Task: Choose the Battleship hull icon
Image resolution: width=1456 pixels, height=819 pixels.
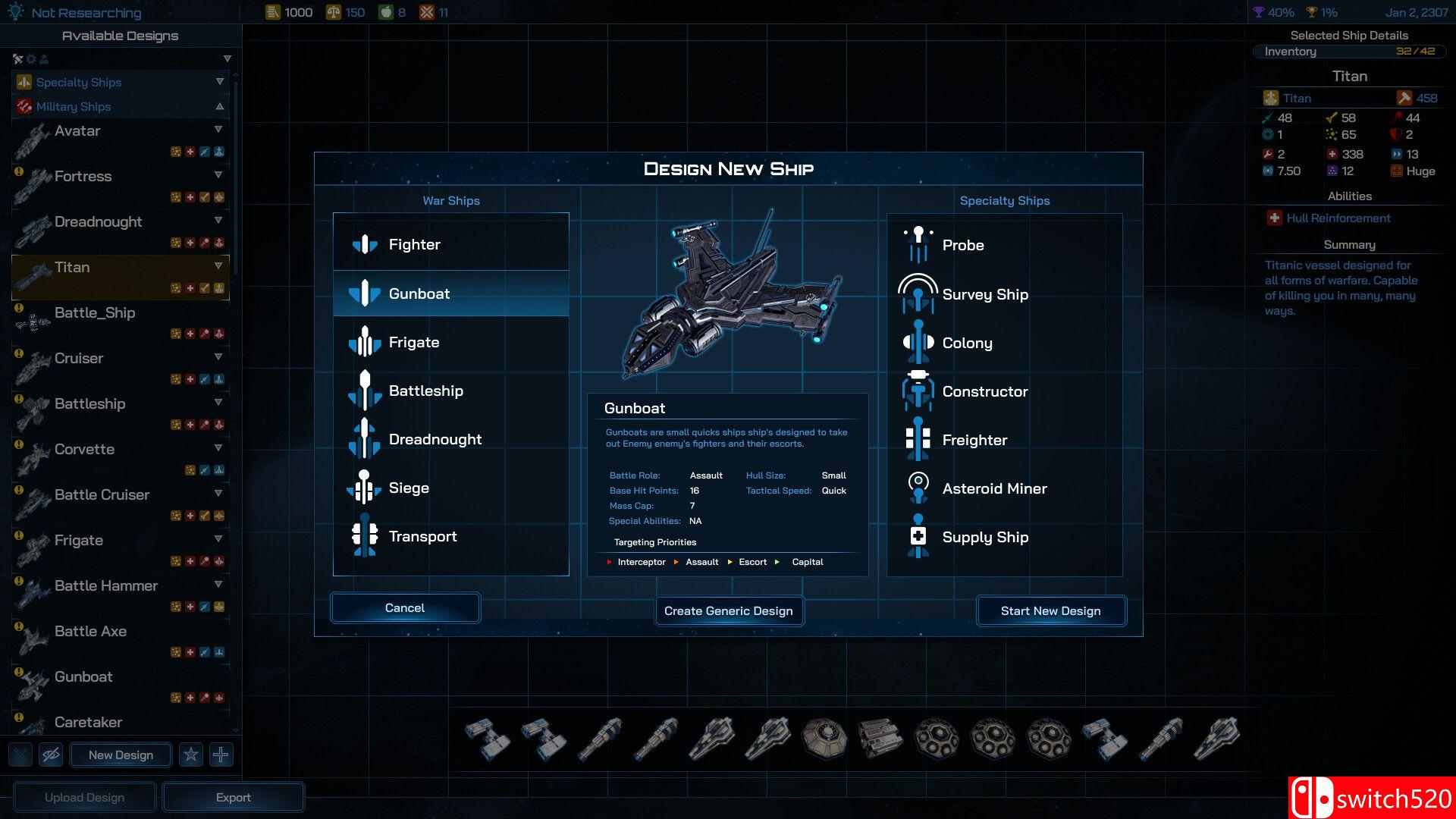Action: pyautogui.click(x=365, y=391)
